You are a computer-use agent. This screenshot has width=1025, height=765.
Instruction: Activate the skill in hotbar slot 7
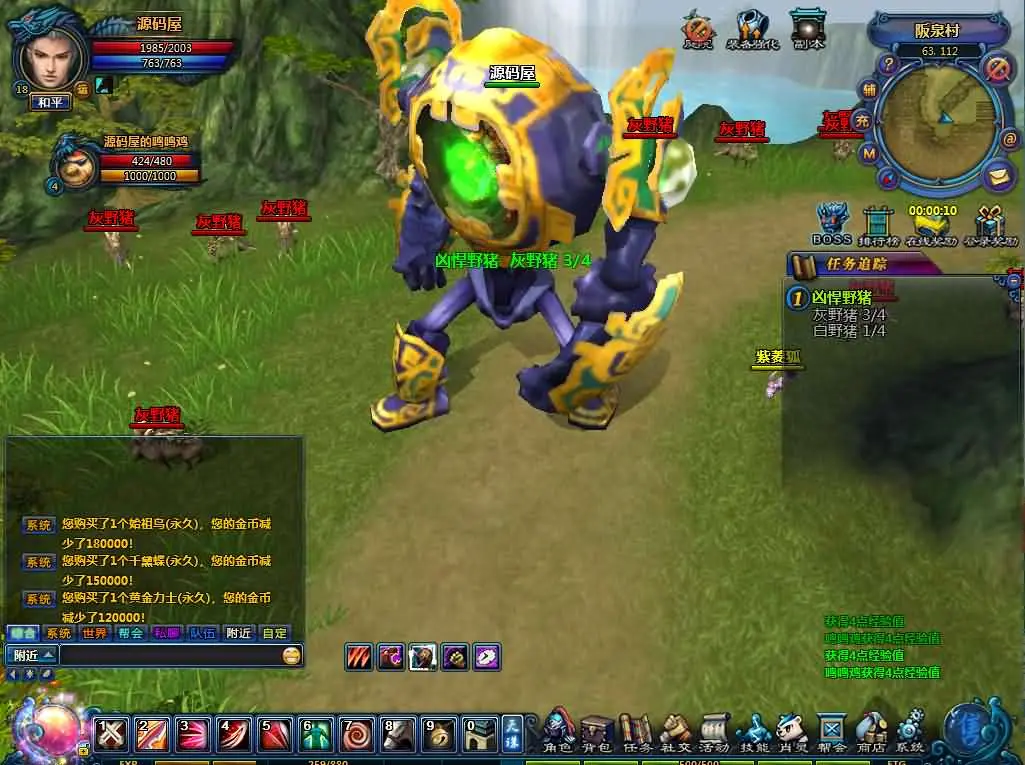(354, 734)
